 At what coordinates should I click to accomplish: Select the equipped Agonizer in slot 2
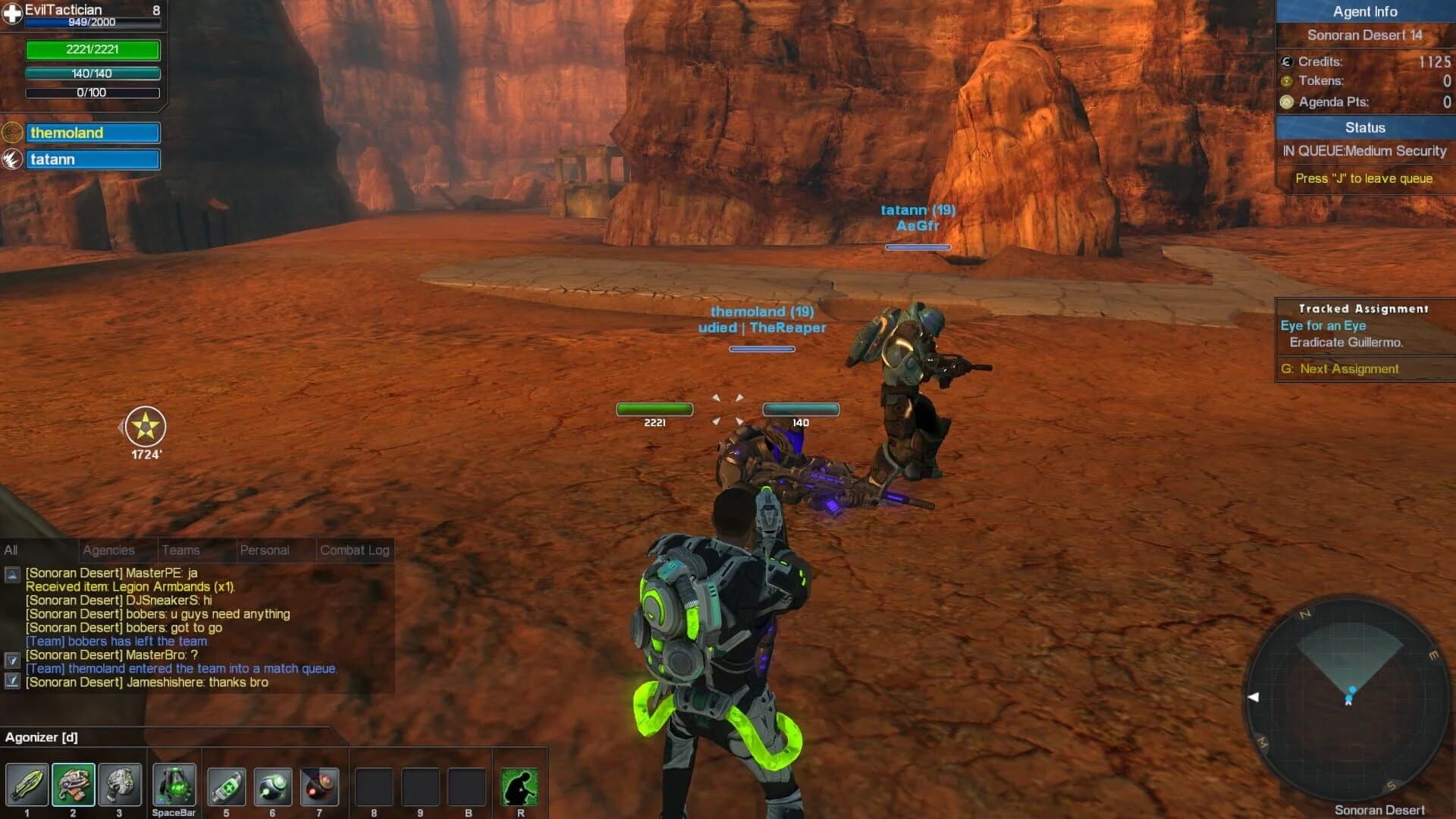pos(73,785)
